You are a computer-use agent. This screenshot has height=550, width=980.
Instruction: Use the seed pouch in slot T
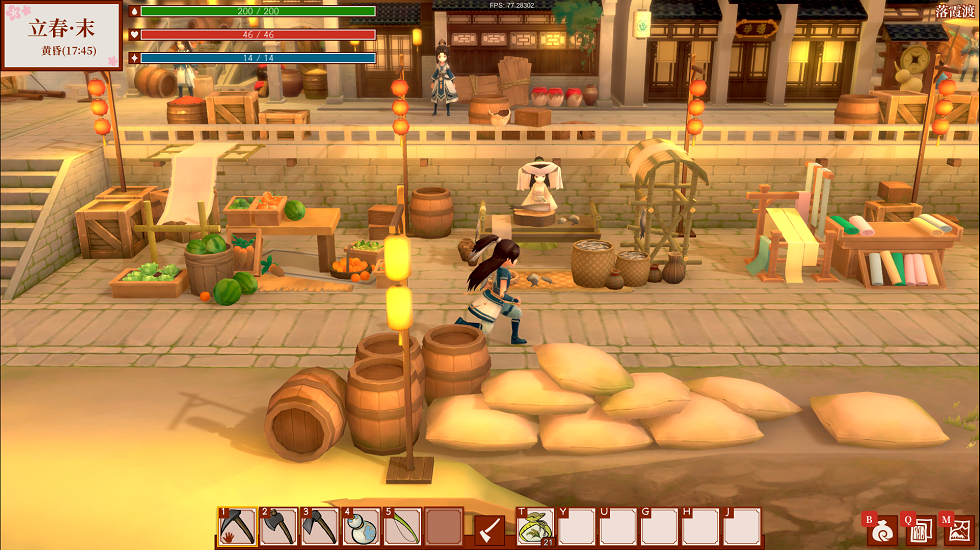pos(535,527)
